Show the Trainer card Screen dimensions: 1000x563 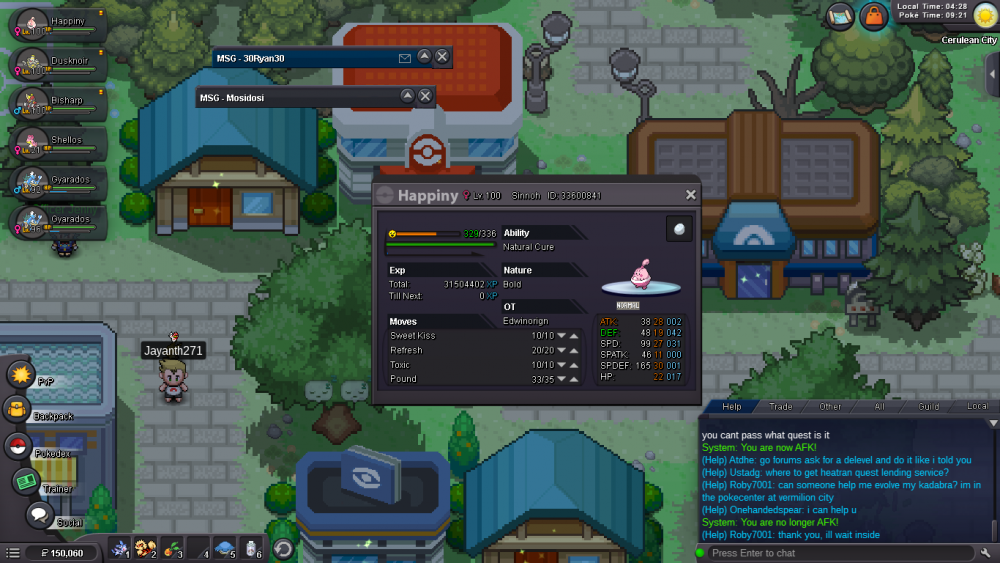tap(26, 481)
